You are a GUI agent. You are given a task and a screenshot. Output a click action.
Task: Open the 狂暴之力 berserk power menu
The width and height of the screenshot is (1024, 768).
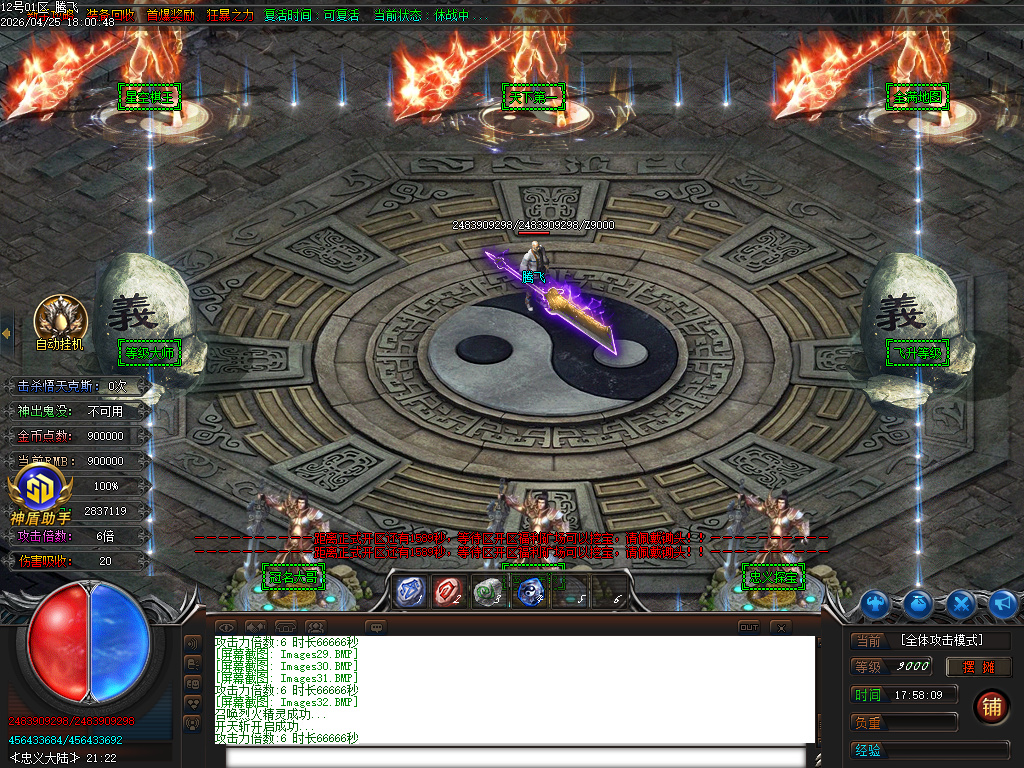(230, 15)
